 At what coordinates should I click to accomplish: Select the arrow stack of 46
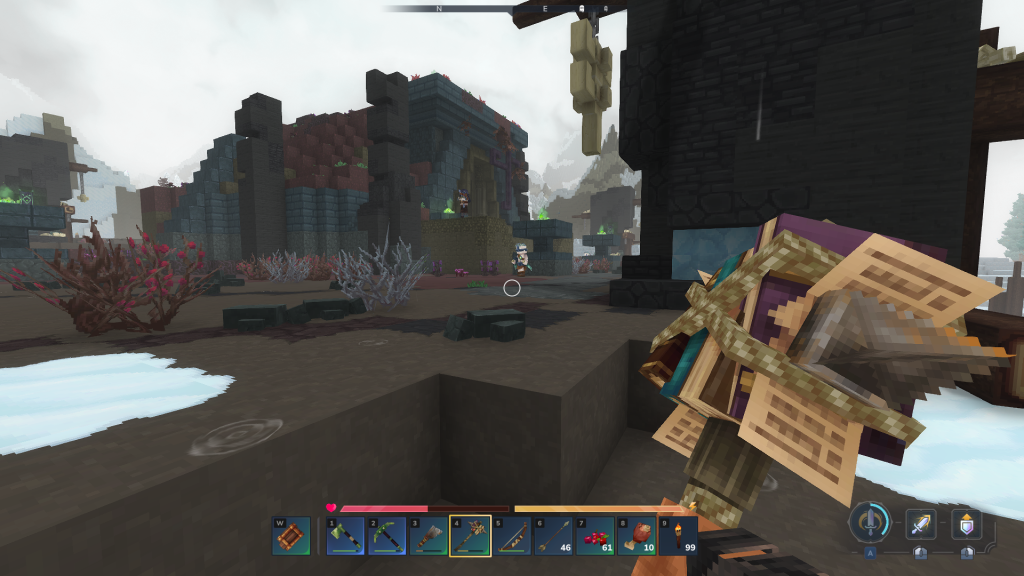coord(553,535)
